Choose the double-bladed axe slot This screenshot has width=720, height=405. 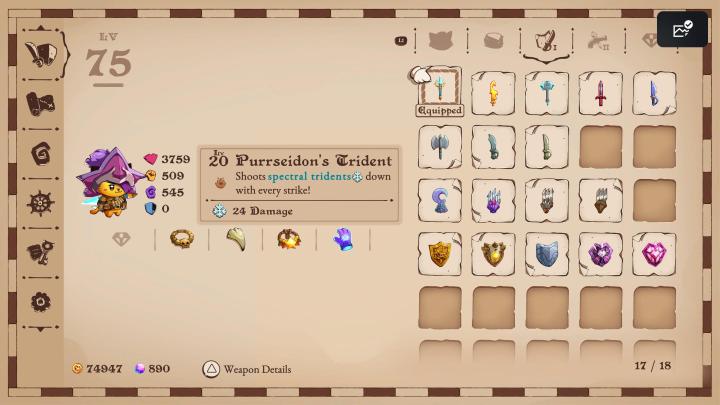(x=440, y=146)
